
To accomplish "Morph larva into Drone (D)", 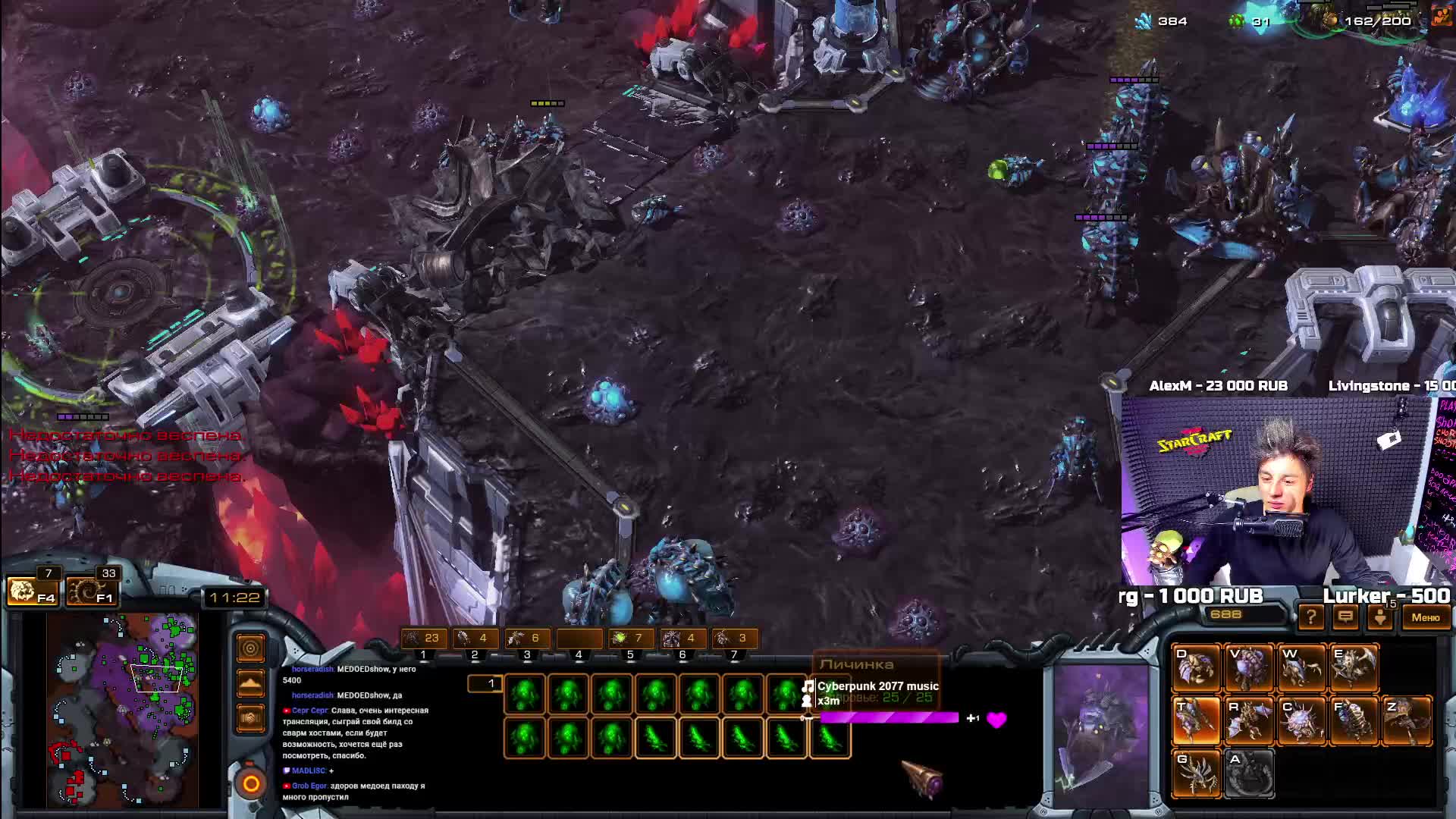I will pos(1196,667).
